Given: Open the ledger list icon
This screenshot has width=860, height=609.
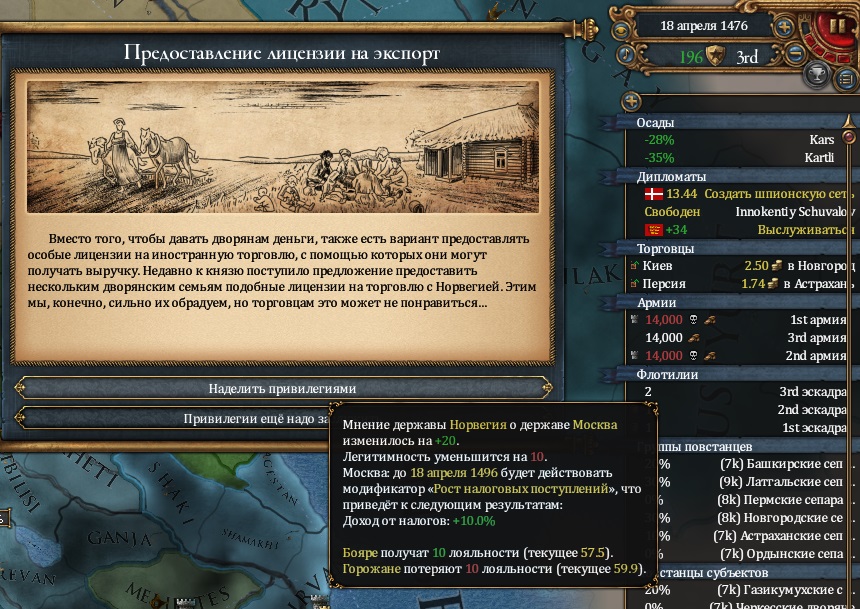Looking at the screenshot, I should [x=846, y=79].
